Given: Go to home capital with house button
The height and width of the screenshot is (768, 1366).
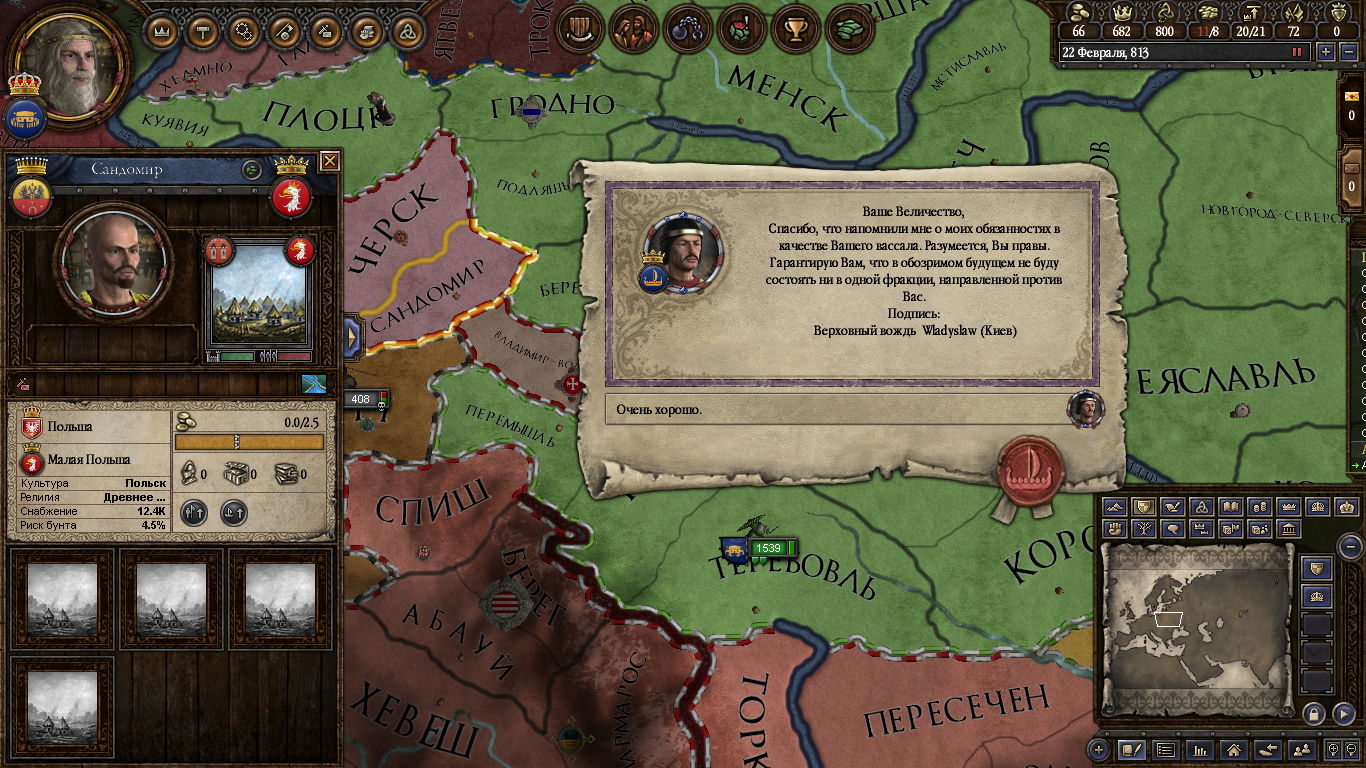Looking at the screenshot, I should [x=1235, y=749].
